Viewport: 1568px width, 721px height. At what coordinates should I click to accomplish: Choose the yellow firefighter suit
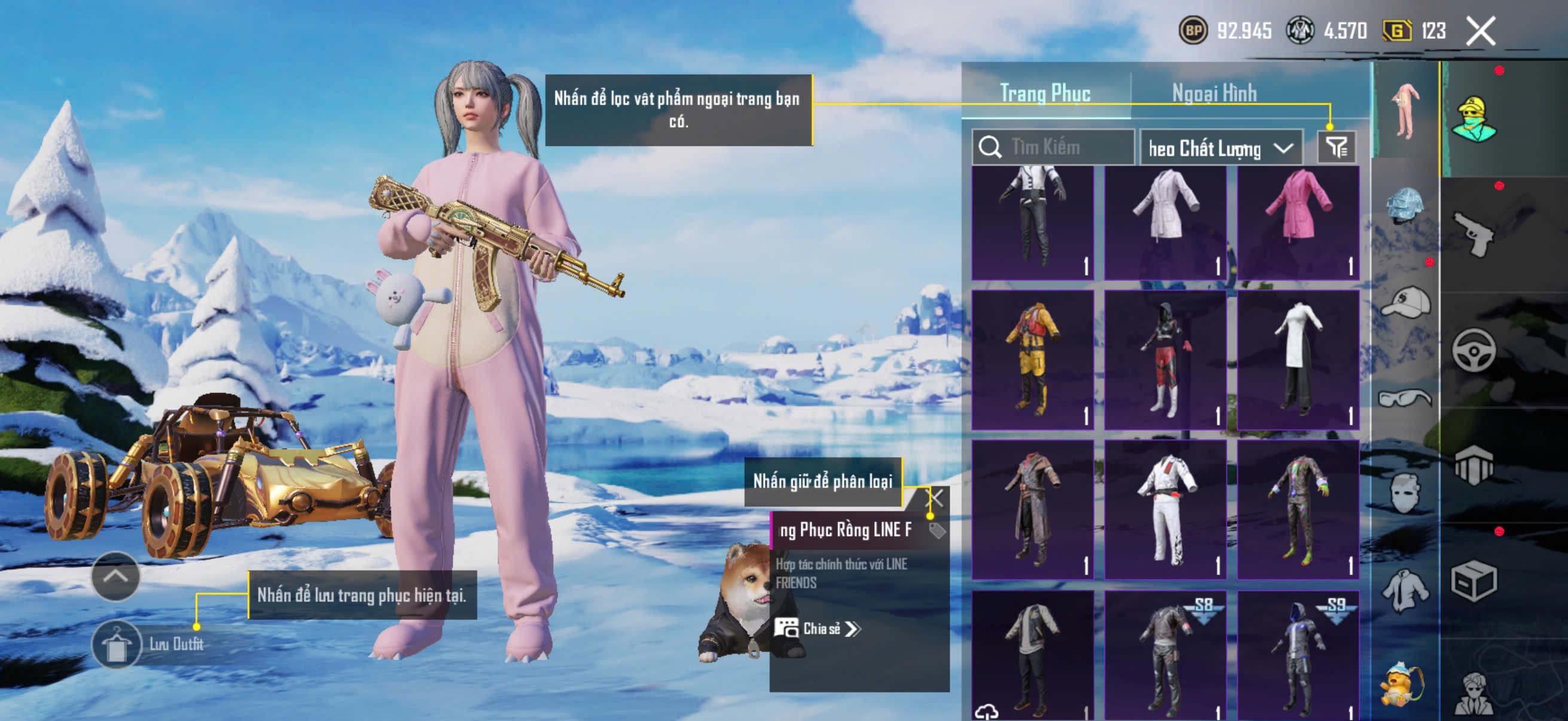click(x=1032, y=360)
